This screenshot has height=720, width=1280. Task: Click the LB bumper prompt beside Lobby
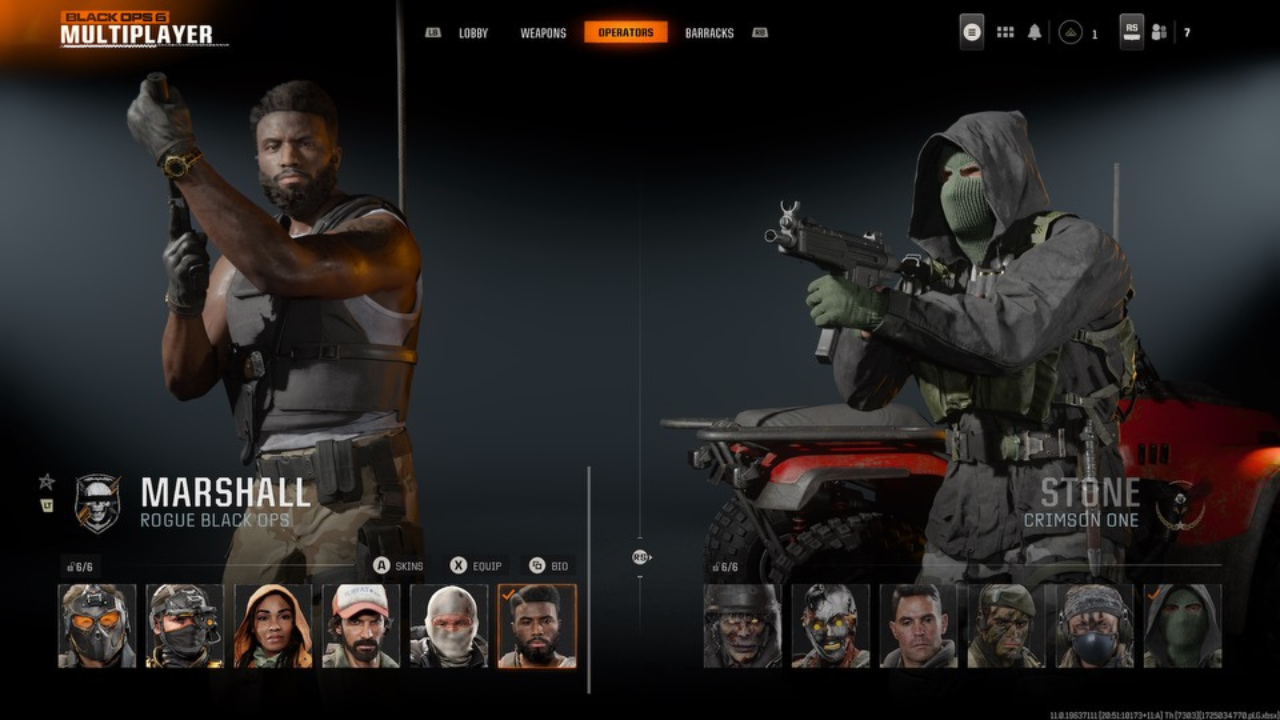click(431, 32)
